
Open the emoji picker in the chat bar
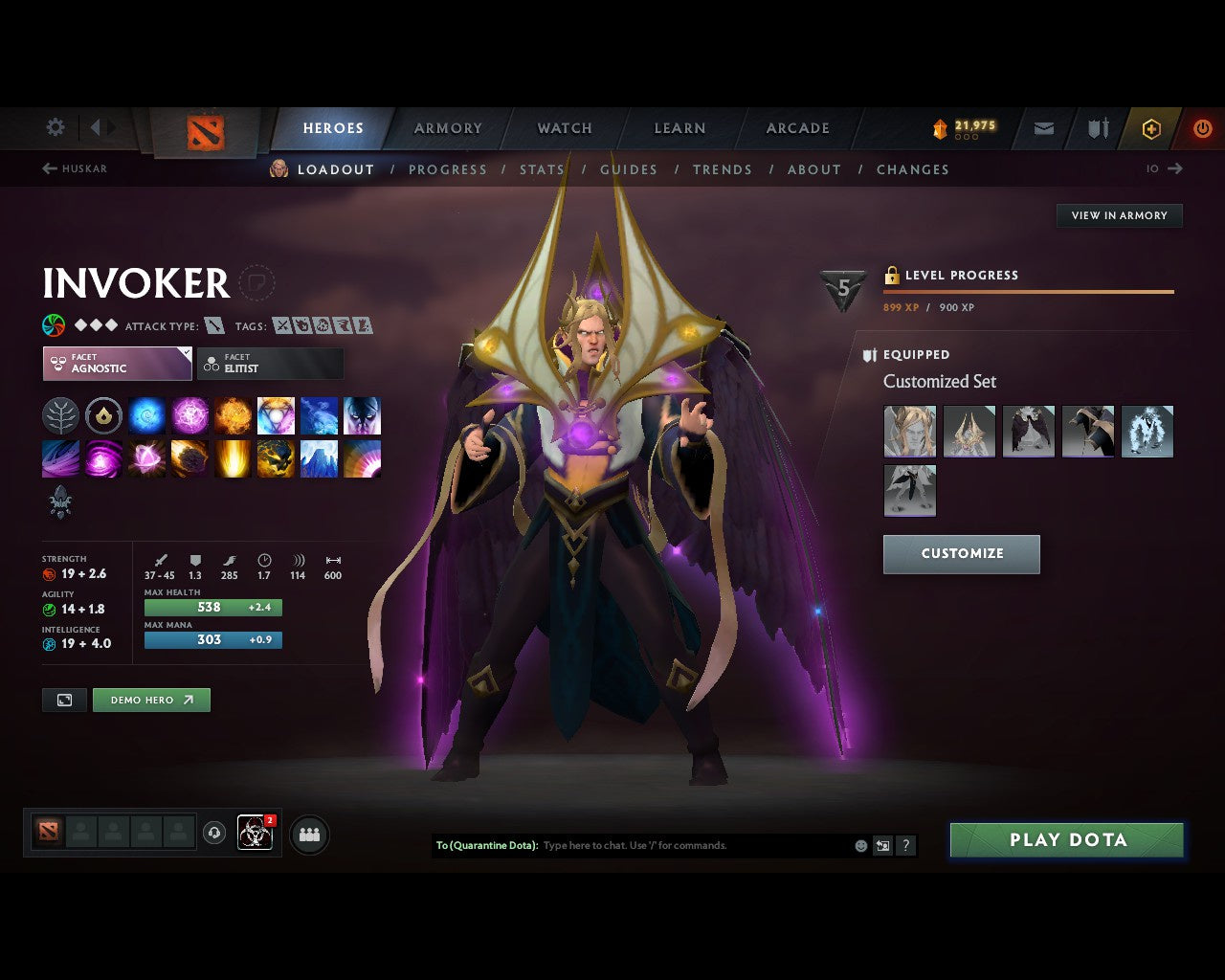click(x=860, y=845)
